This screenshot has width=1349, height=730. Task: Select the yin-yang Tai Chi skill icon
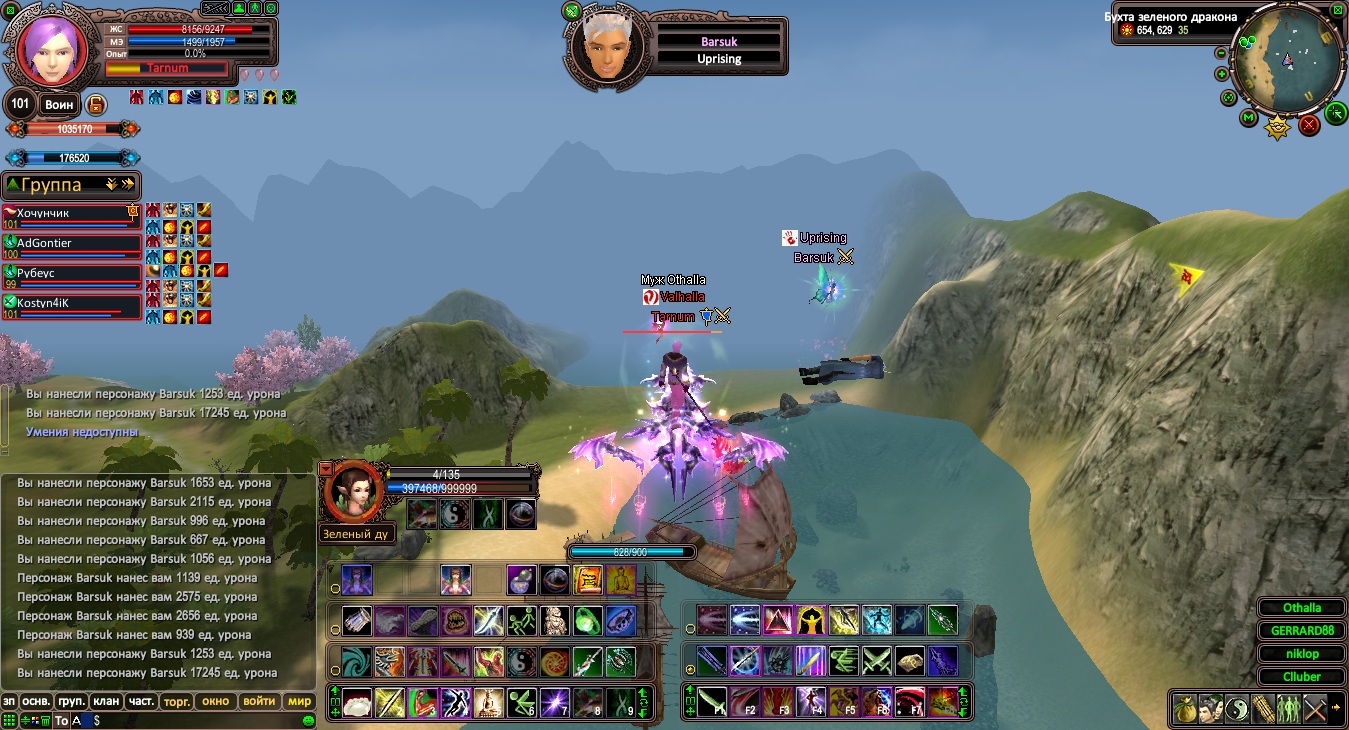(520, 661)
